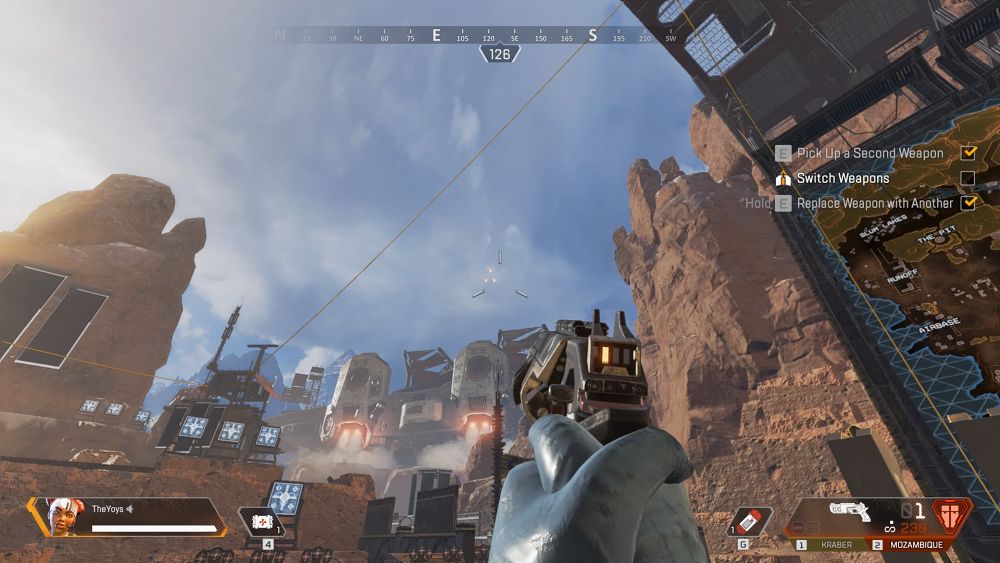The height and width of the screenshot is (563, 1000).
Task: Toggle the Replace Weapon with Another checkbox
Action: point(967,203)
